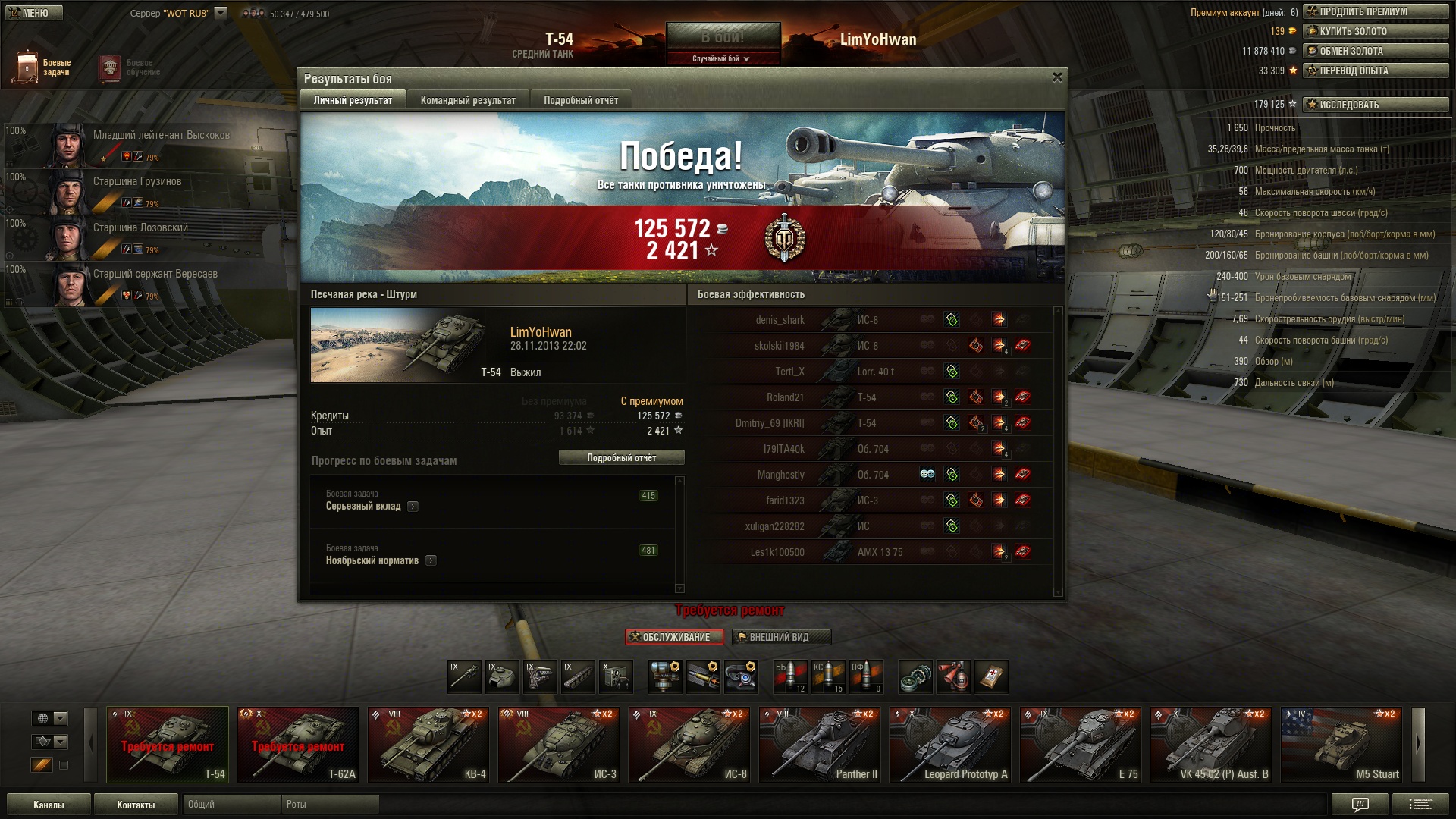Click ПРОДЛИТЬ ПРЕМИУМ button
The height and width of the screenshot is (819, 1456).
1375,11
